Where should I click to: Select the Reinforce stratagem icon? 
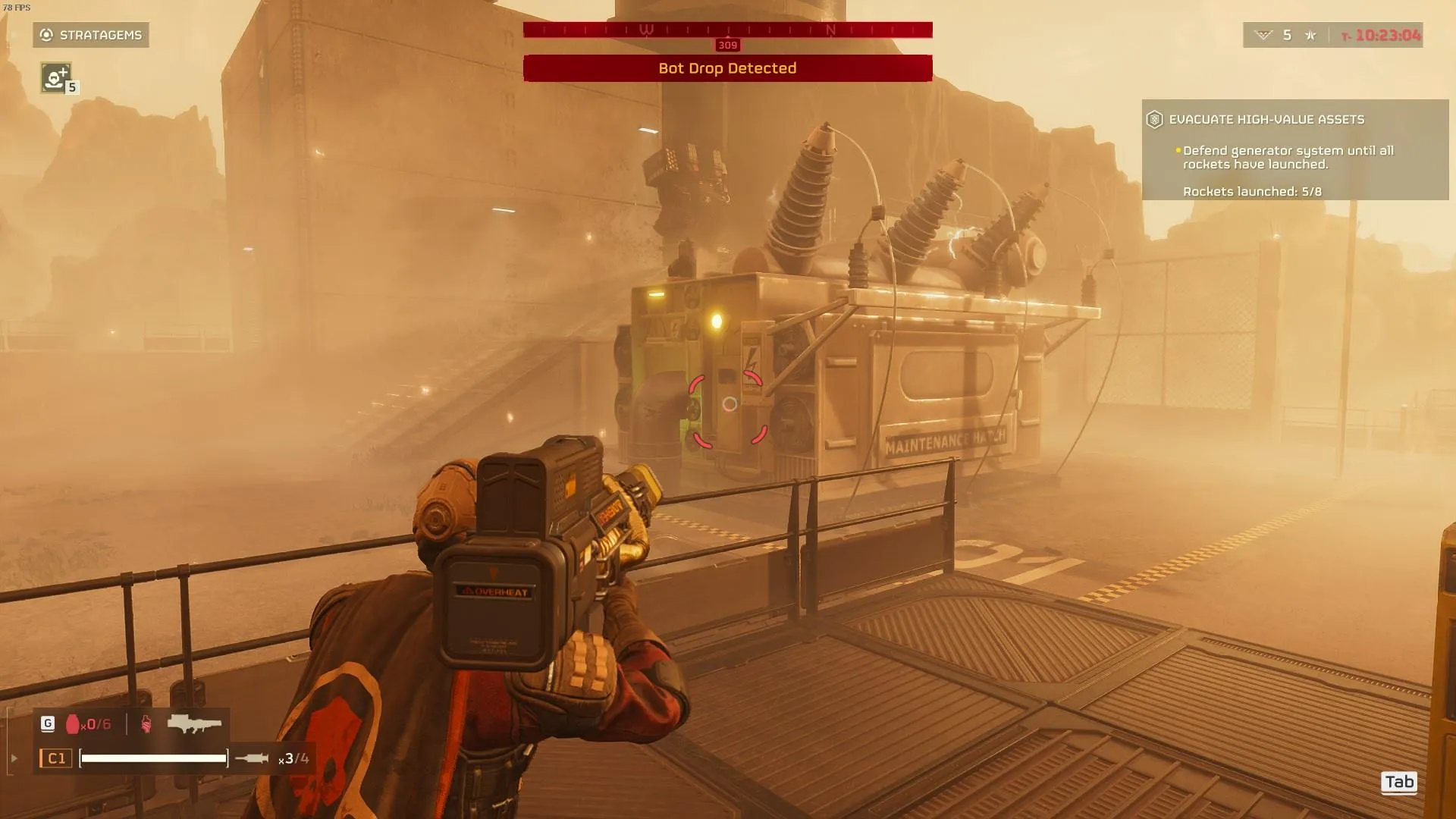click(55, 77)
